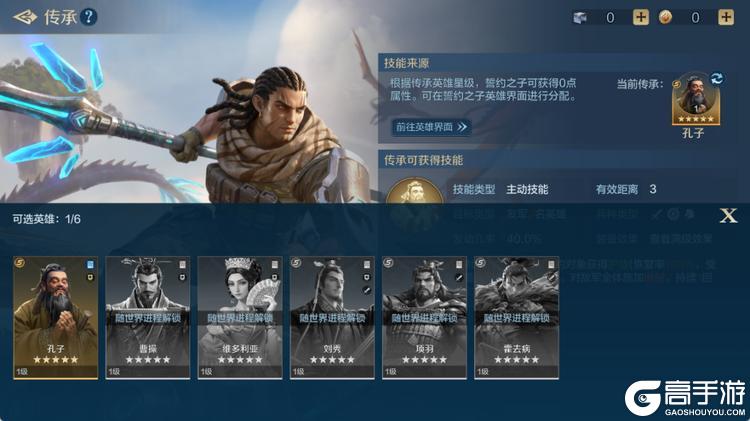Select the locked 霍去病 hero card

pyautogui.click(x=516, y=317)
